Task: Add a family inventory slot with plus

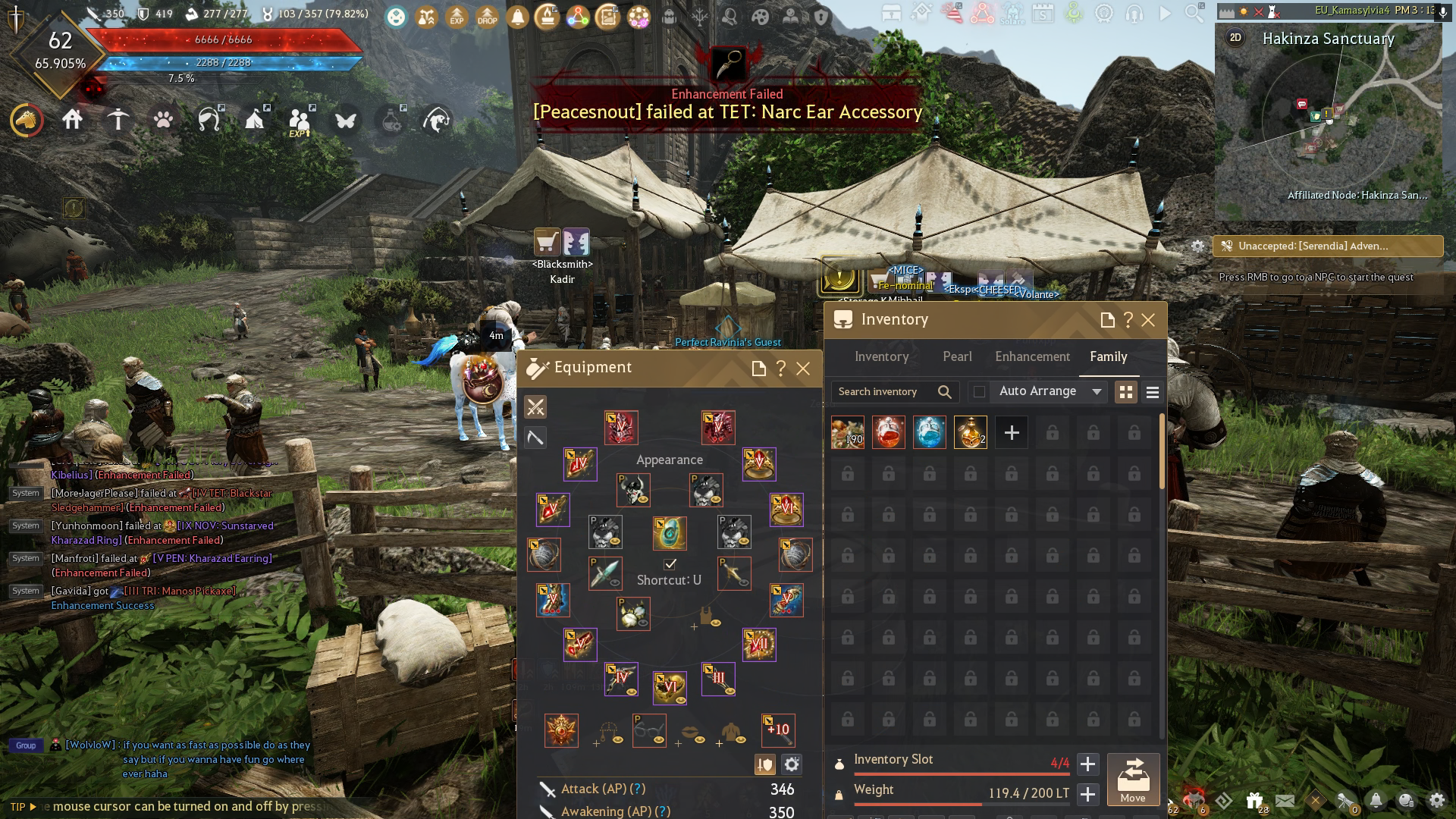Action: point(1012,432)
